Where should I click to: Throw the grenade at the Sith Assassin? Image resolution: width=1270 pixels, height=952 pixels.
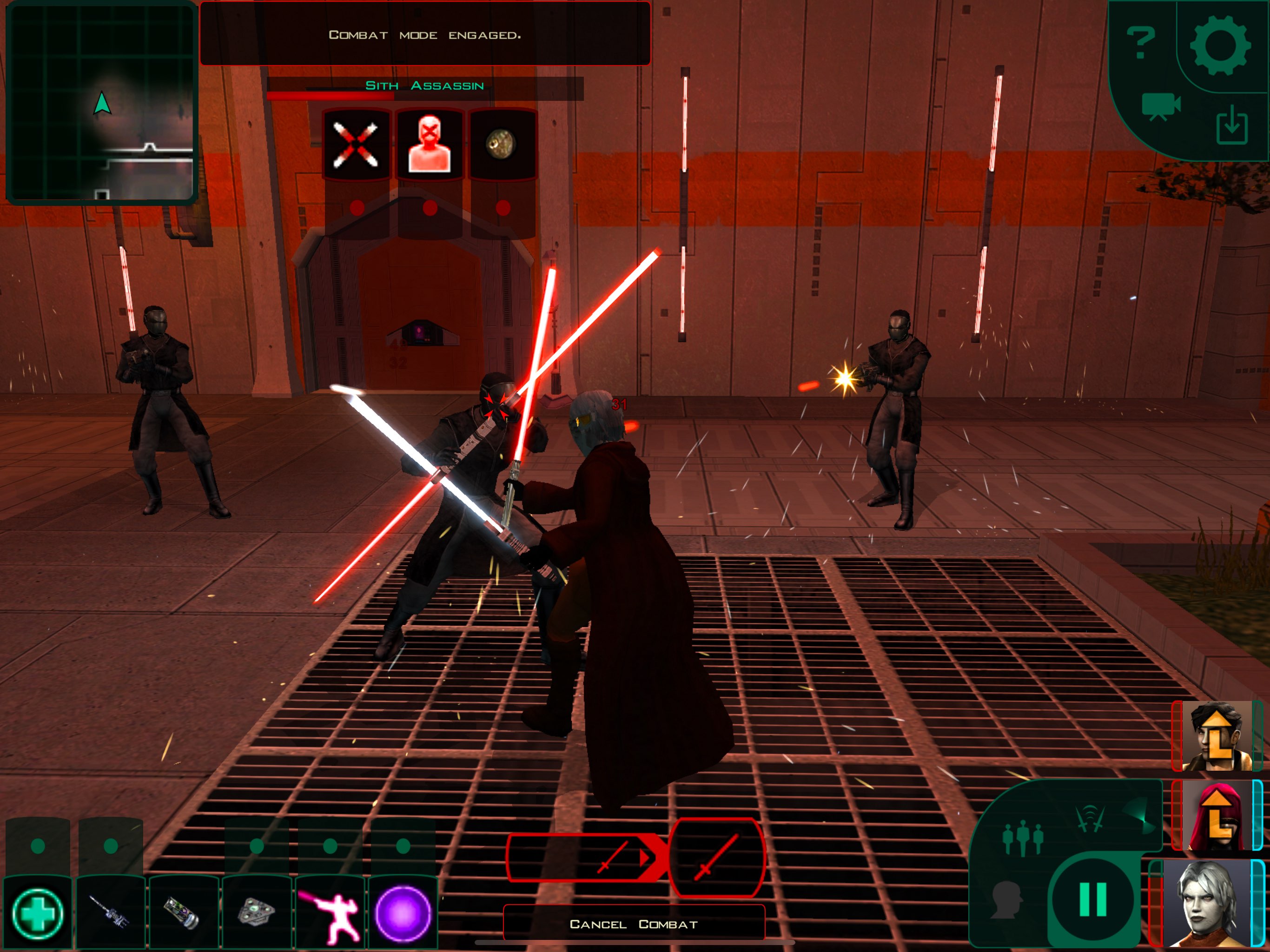coord(501,145)
